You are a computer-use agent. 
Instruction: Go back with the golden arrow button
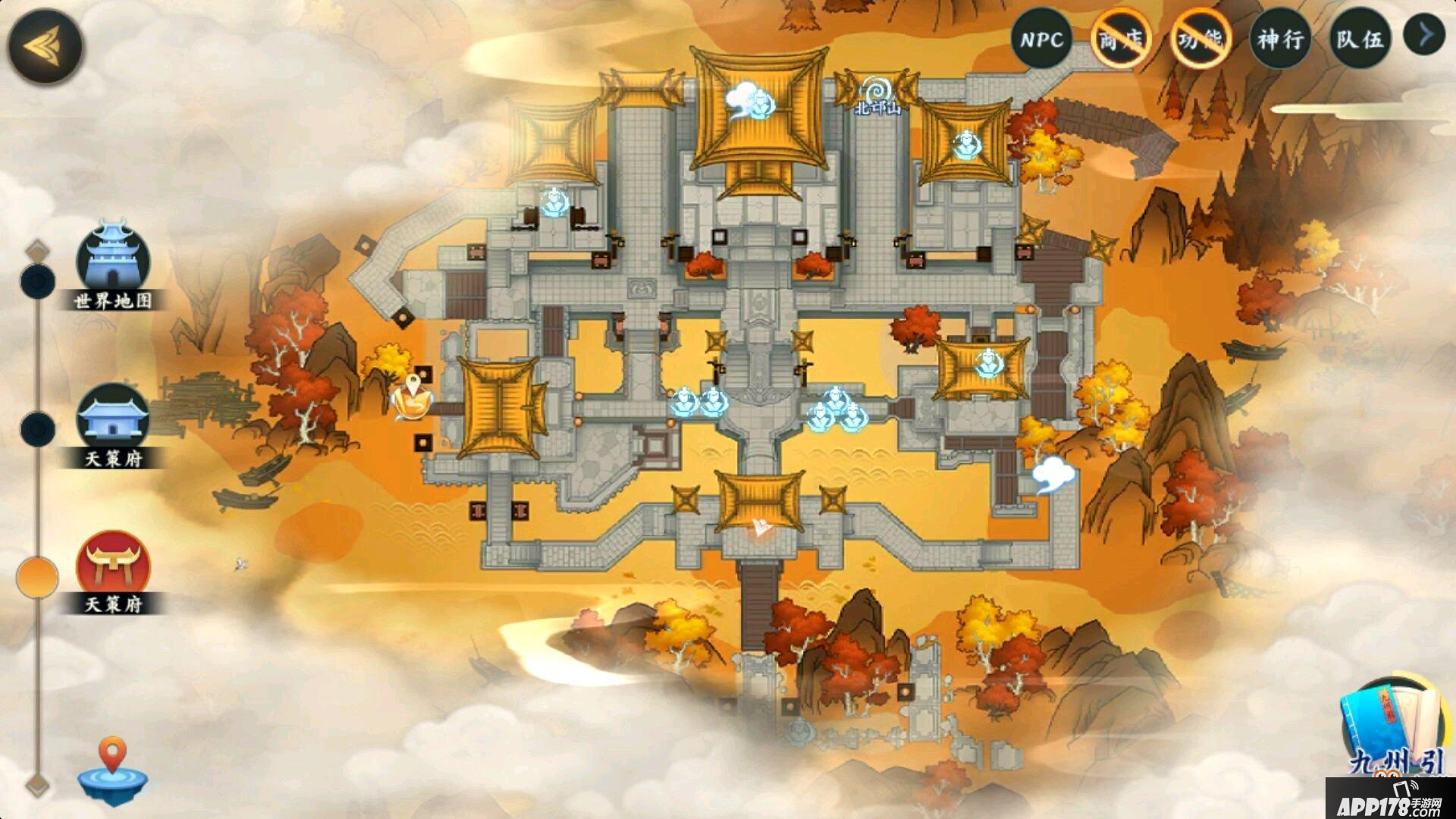45,46
